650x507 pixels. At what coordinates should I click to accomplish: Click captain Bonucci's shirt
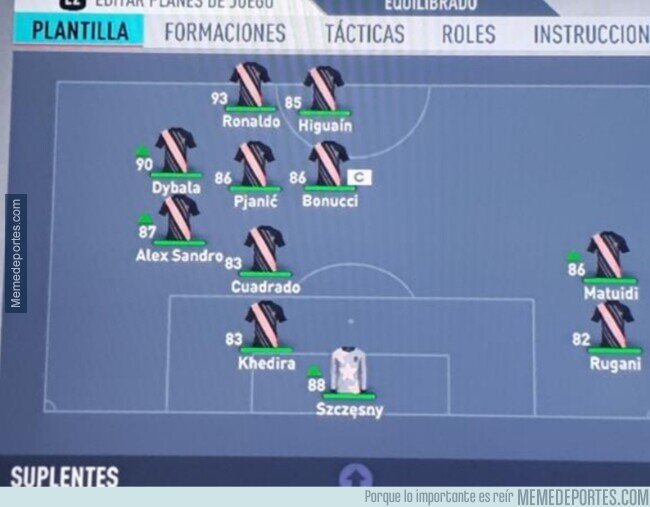click(328, 163)
